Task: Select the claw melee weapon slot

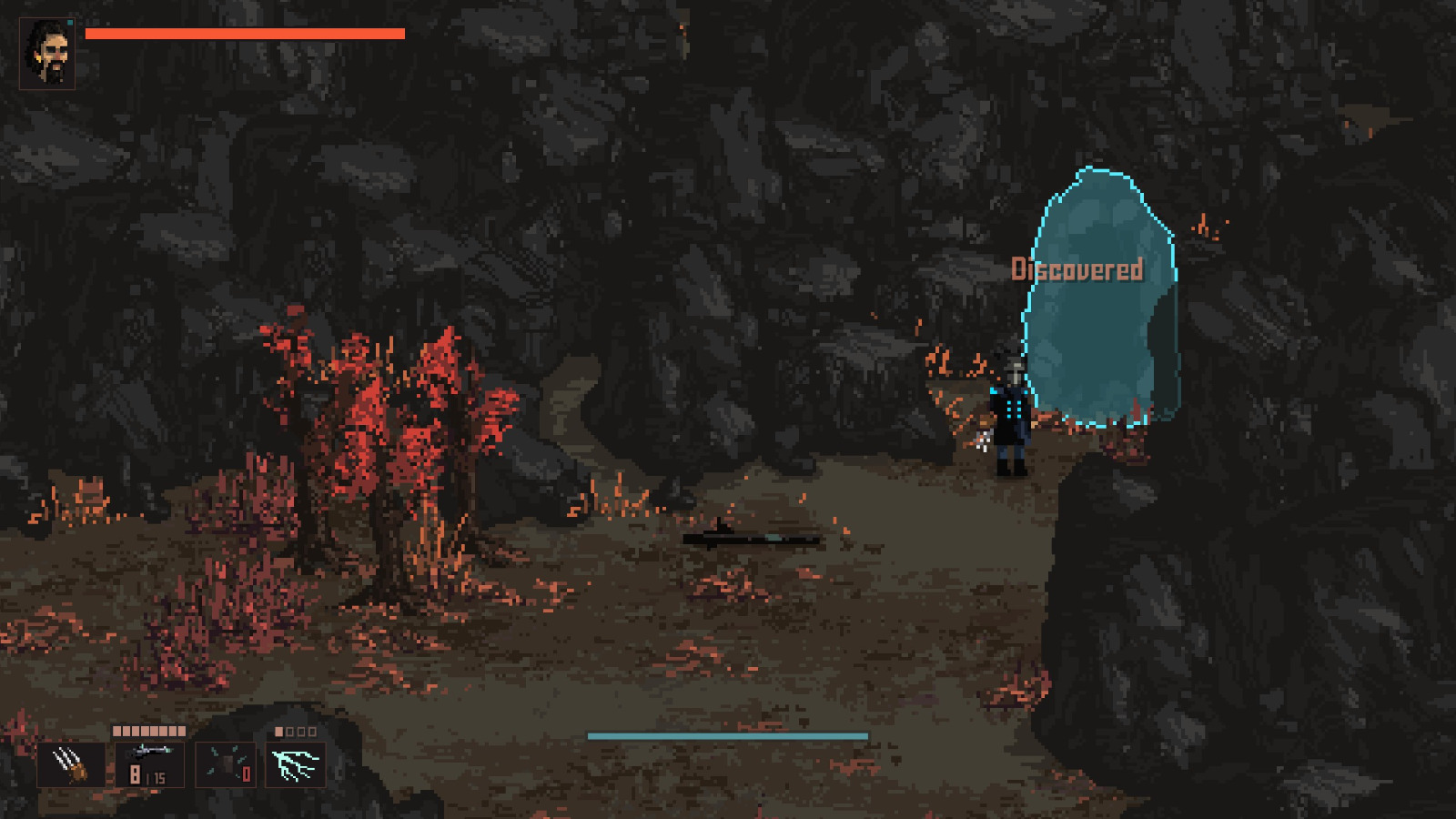Action: tap(71, 764)
